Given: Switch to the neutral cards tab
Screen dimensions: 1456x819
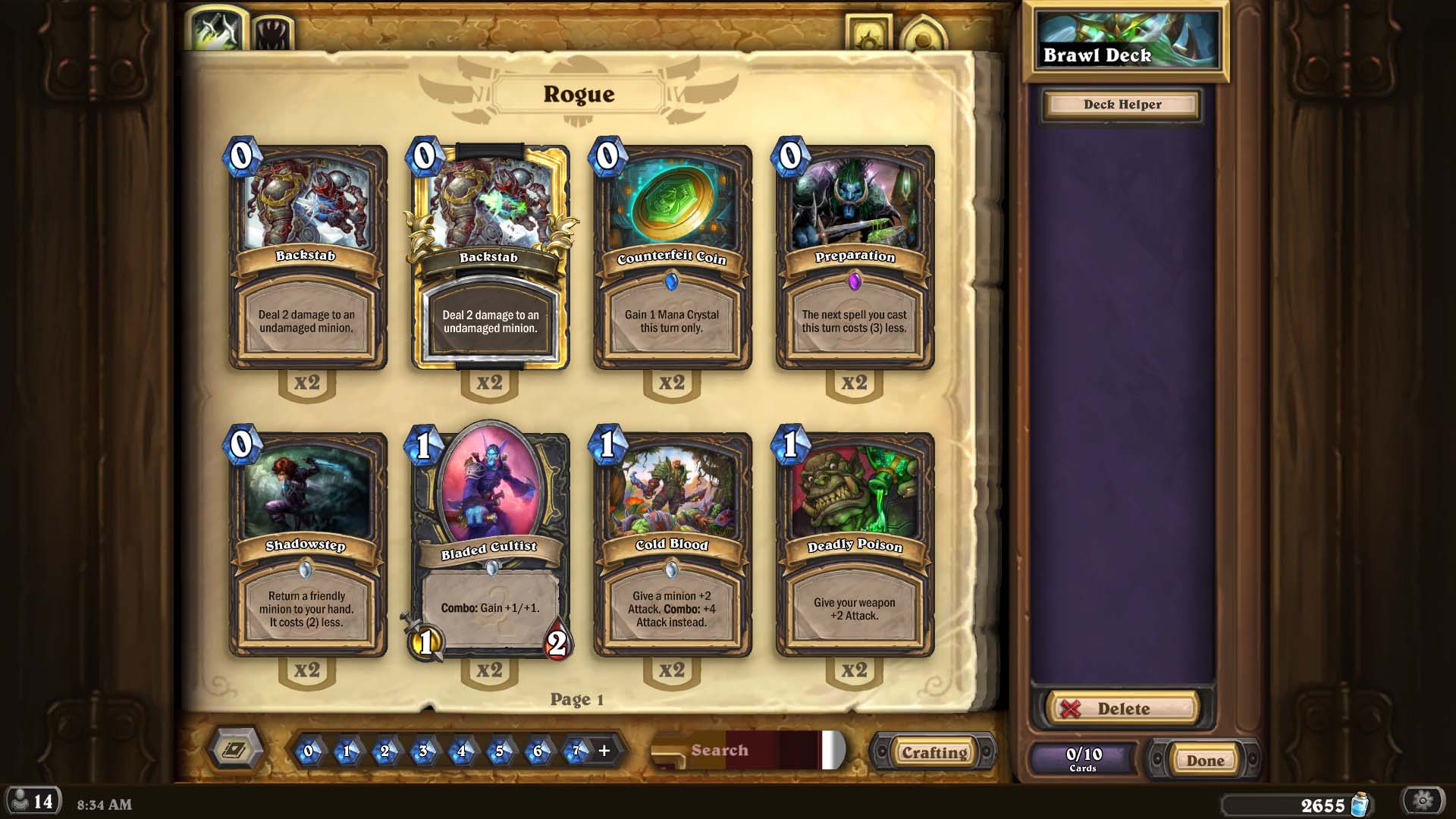Looking at the screenshot, I should pyautogui.click(x=272, y=33).
